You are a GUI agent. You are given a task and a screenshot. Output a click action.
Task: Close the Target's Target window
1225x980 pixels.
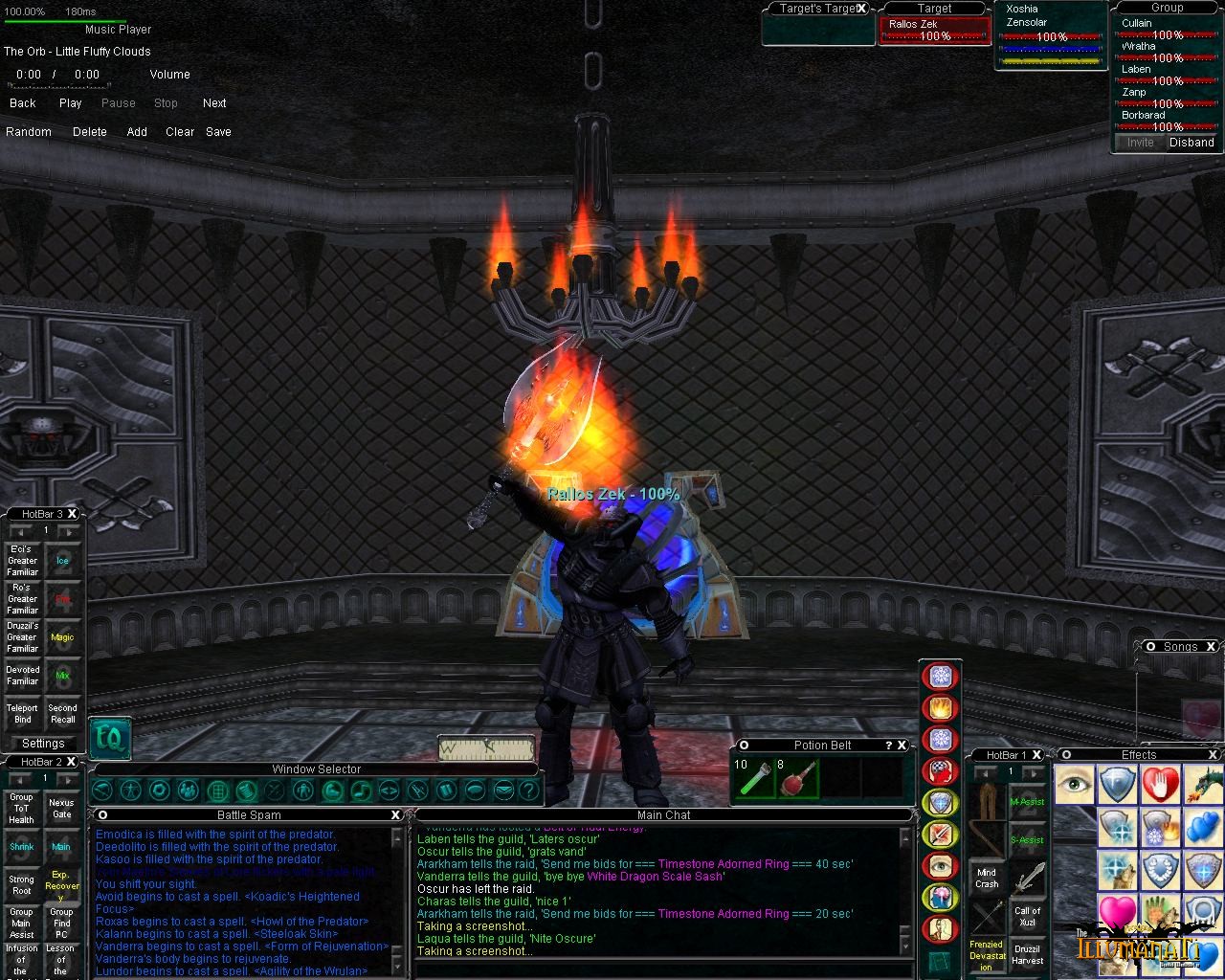point(861,9)
